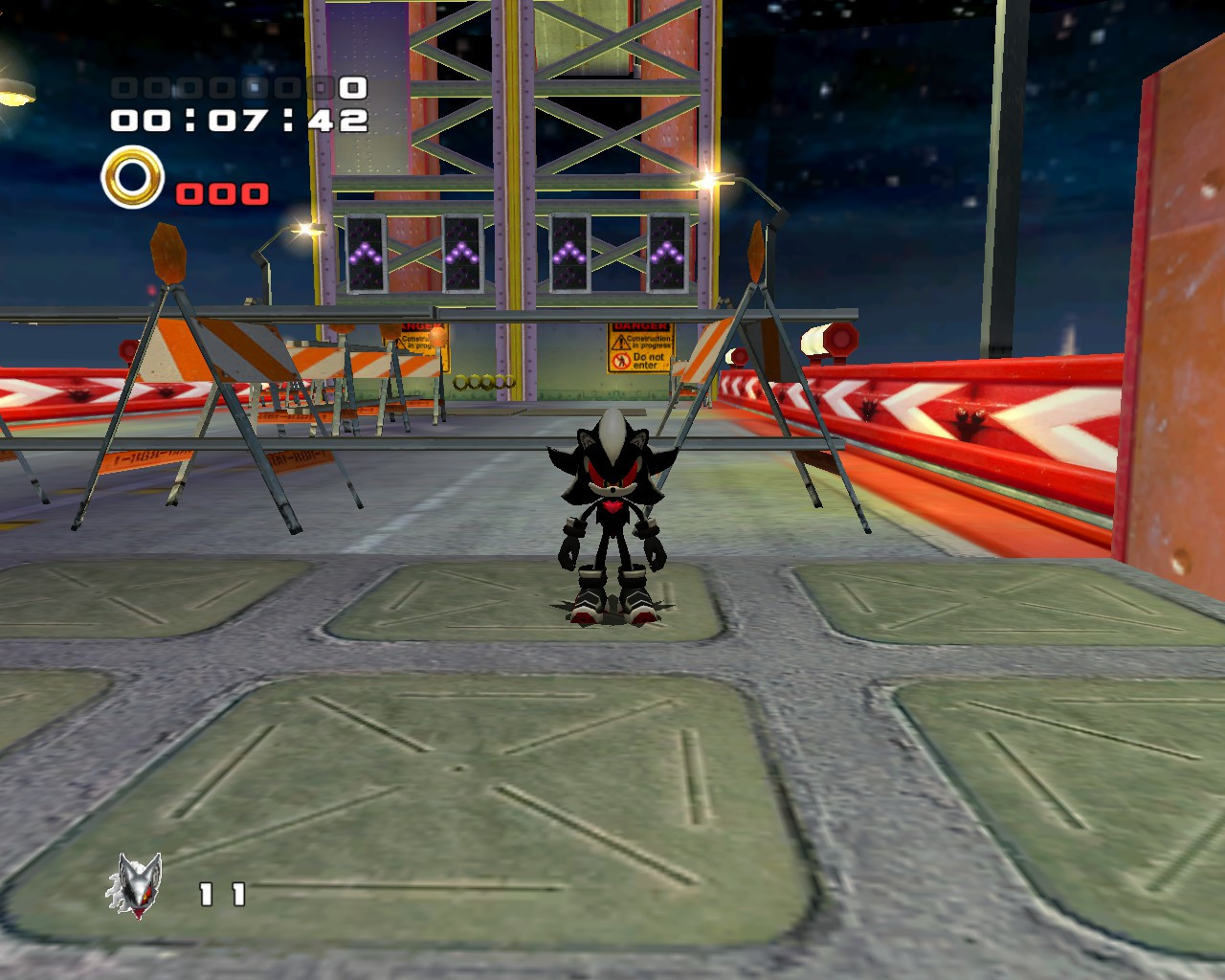Click the score digits counter at top

click(x=239, y=89)
